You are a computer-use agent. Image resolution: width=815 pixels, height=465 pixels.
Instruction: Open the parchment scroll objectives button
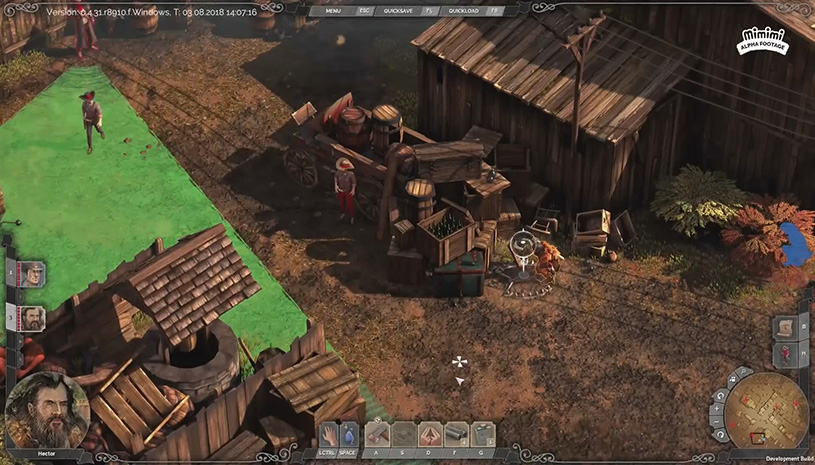coord(786,328)
